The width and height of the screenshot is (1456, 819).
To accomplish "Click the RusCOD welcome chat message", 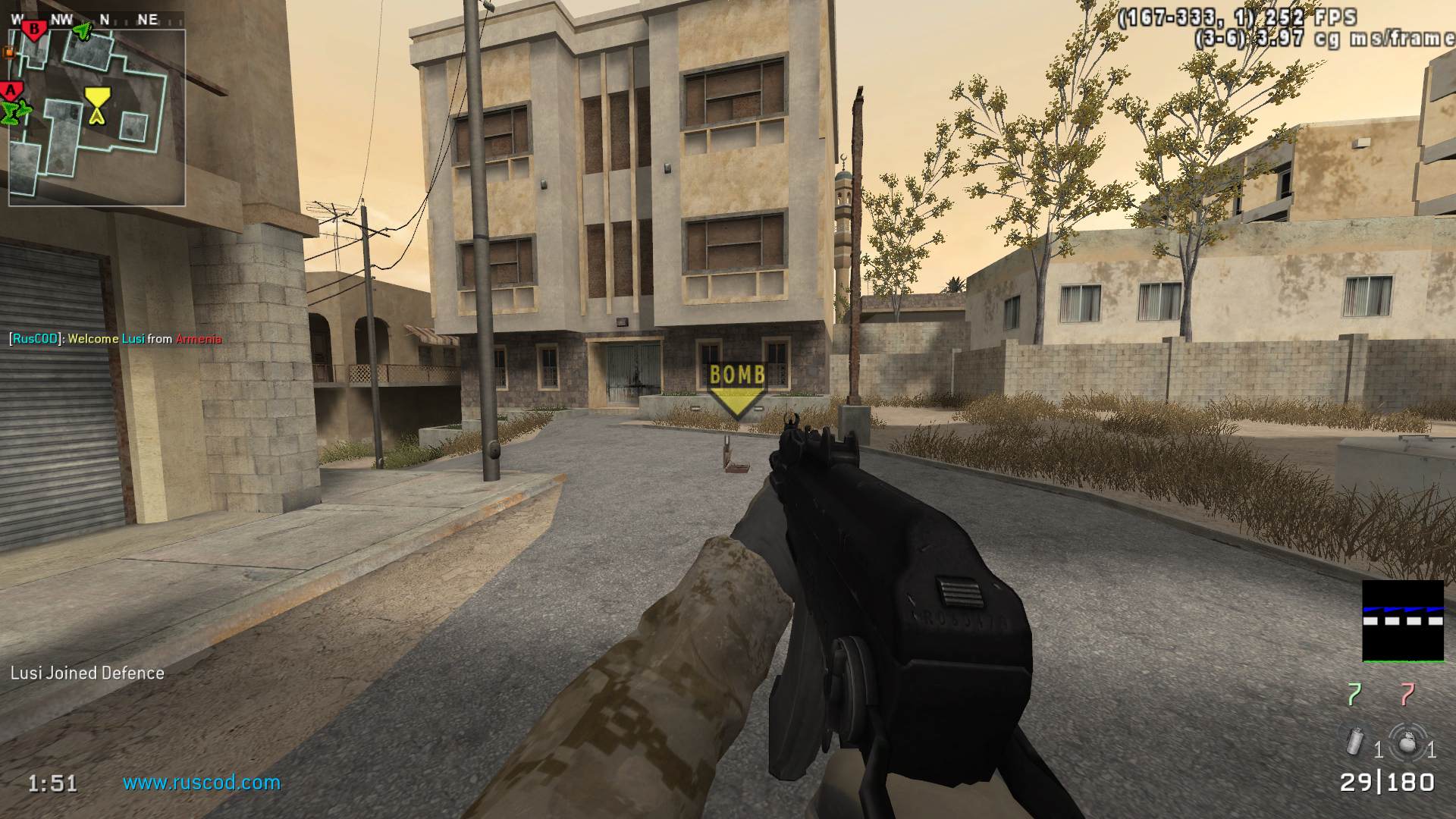I will [115, 339].
